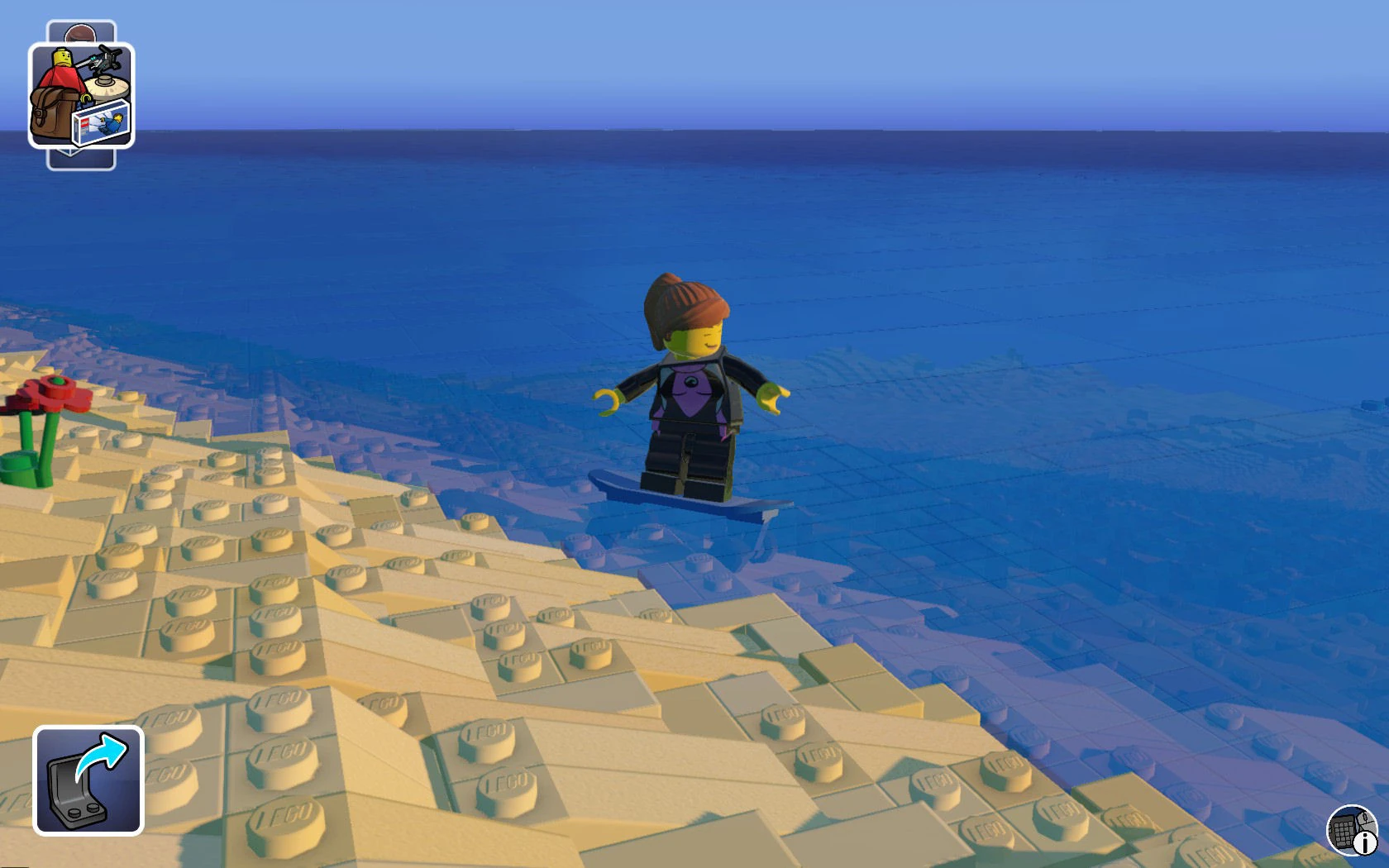This screenshot has width=1389, height=868.
Task: Click the red-shirt minifigure on the backpack icon
Action: (x=62, y=74)
